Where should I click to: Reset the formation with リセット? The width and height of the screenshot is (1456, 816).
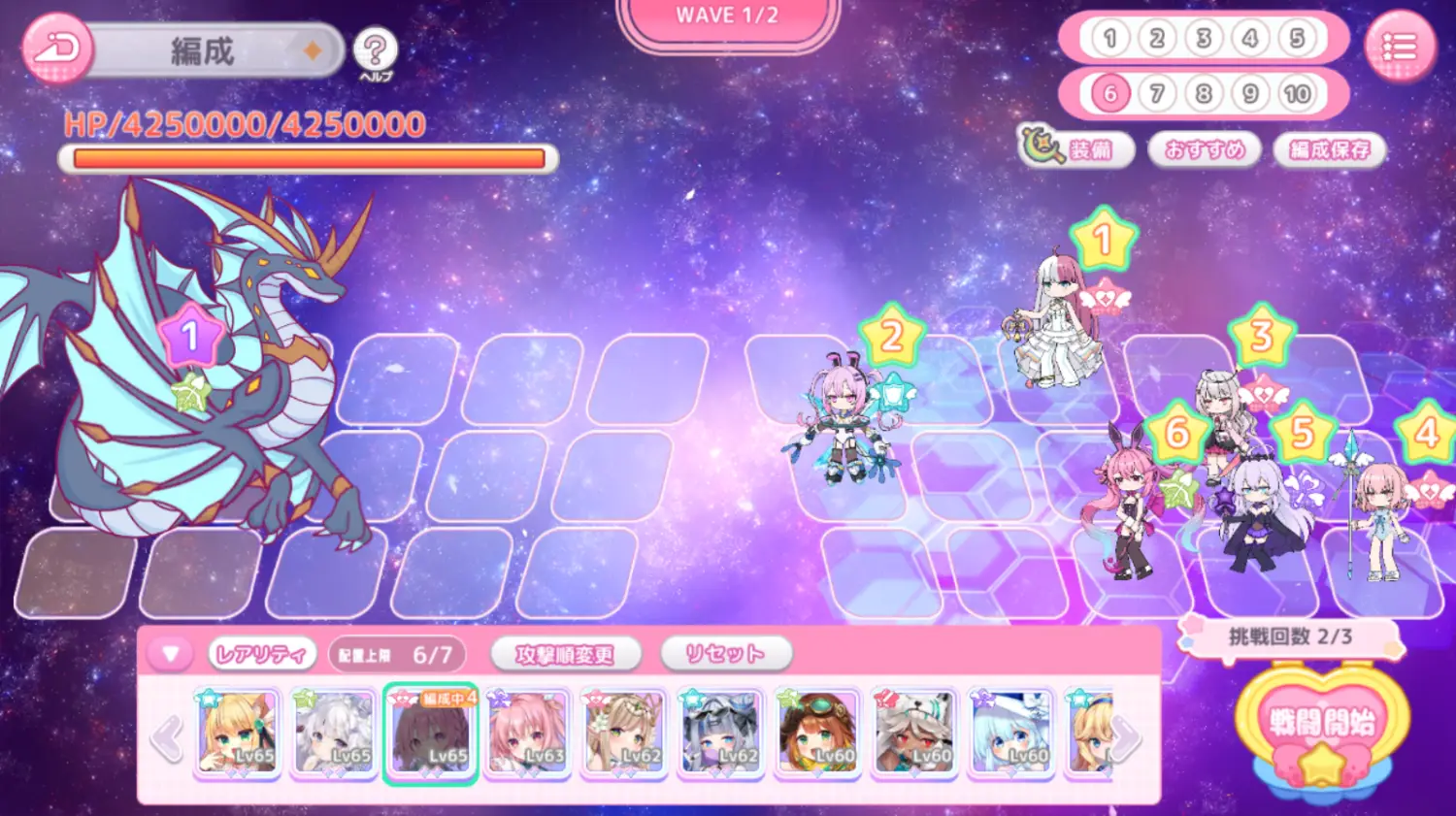[x=725, y=655]
